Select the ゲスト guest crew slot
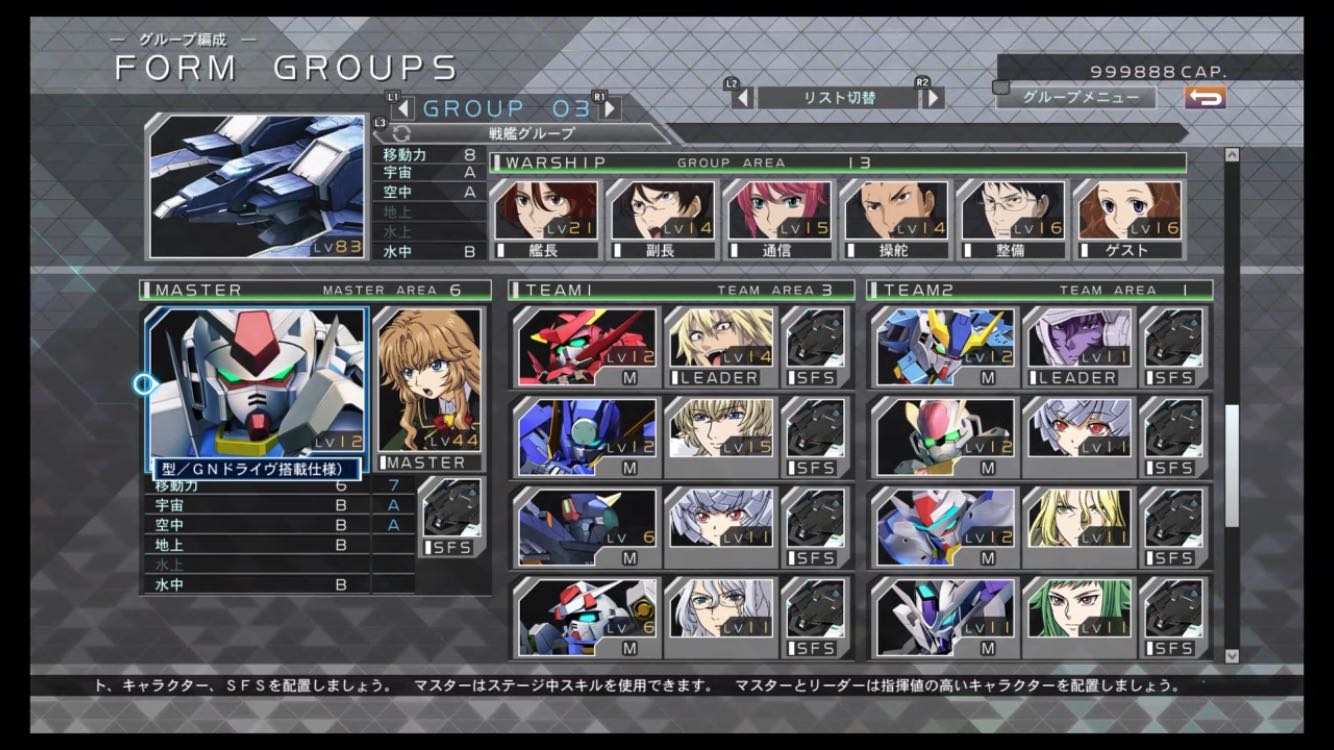 tap(1128, 218)
